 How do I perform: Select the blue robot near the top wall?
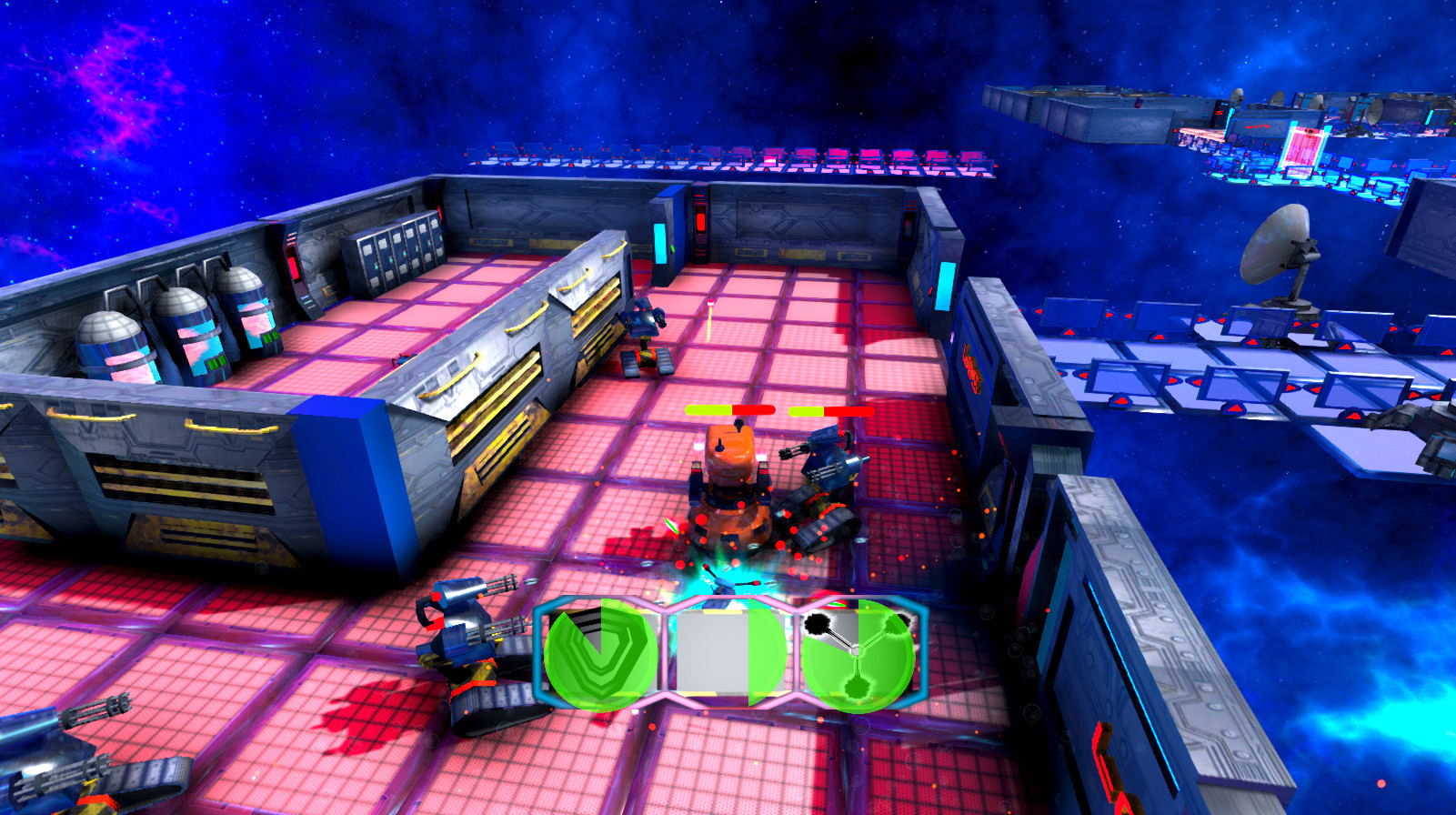(x=646, y=337)
